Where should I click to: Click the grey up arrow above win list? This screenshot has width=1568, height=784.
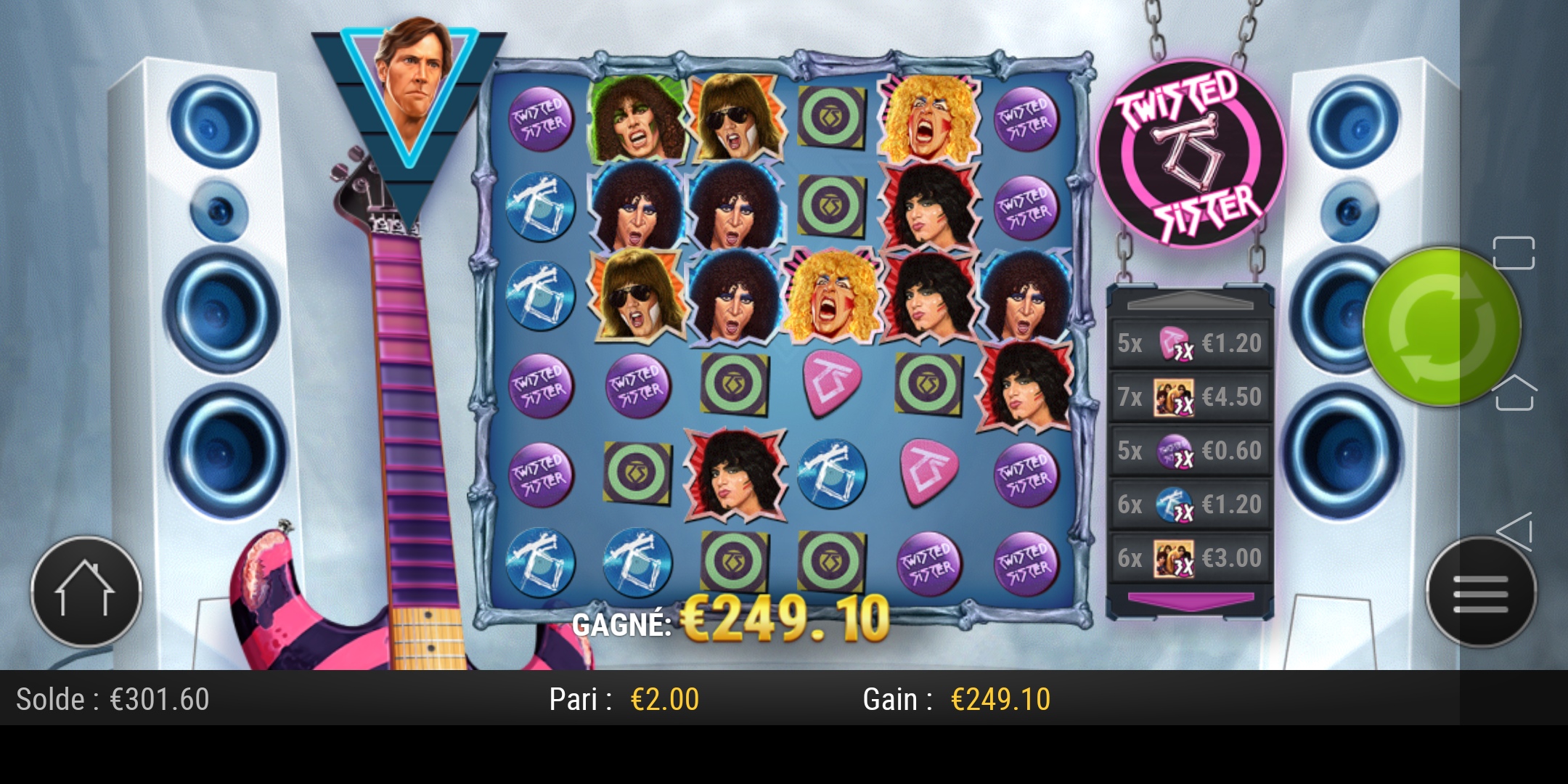coord(1191,301)
